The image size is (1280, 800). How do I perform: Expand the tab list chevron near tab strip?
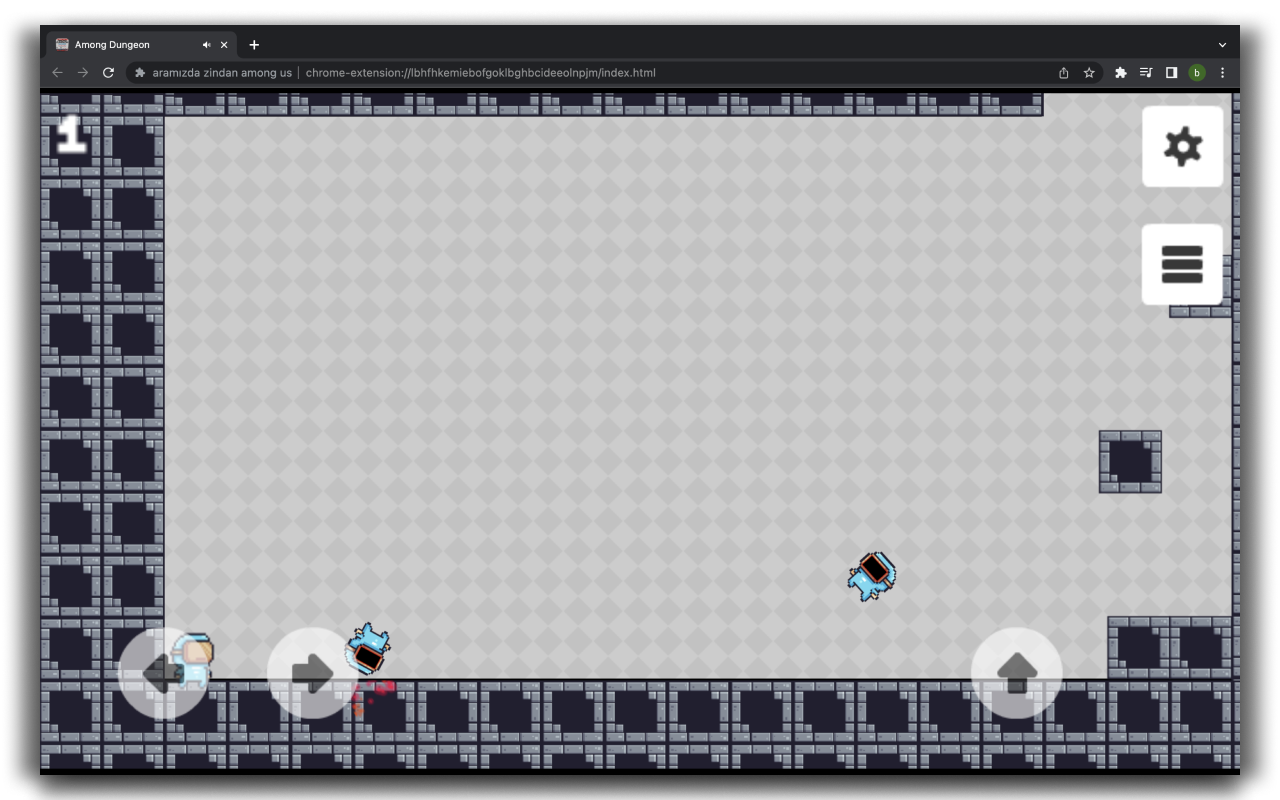click(x=1220, y=44)
